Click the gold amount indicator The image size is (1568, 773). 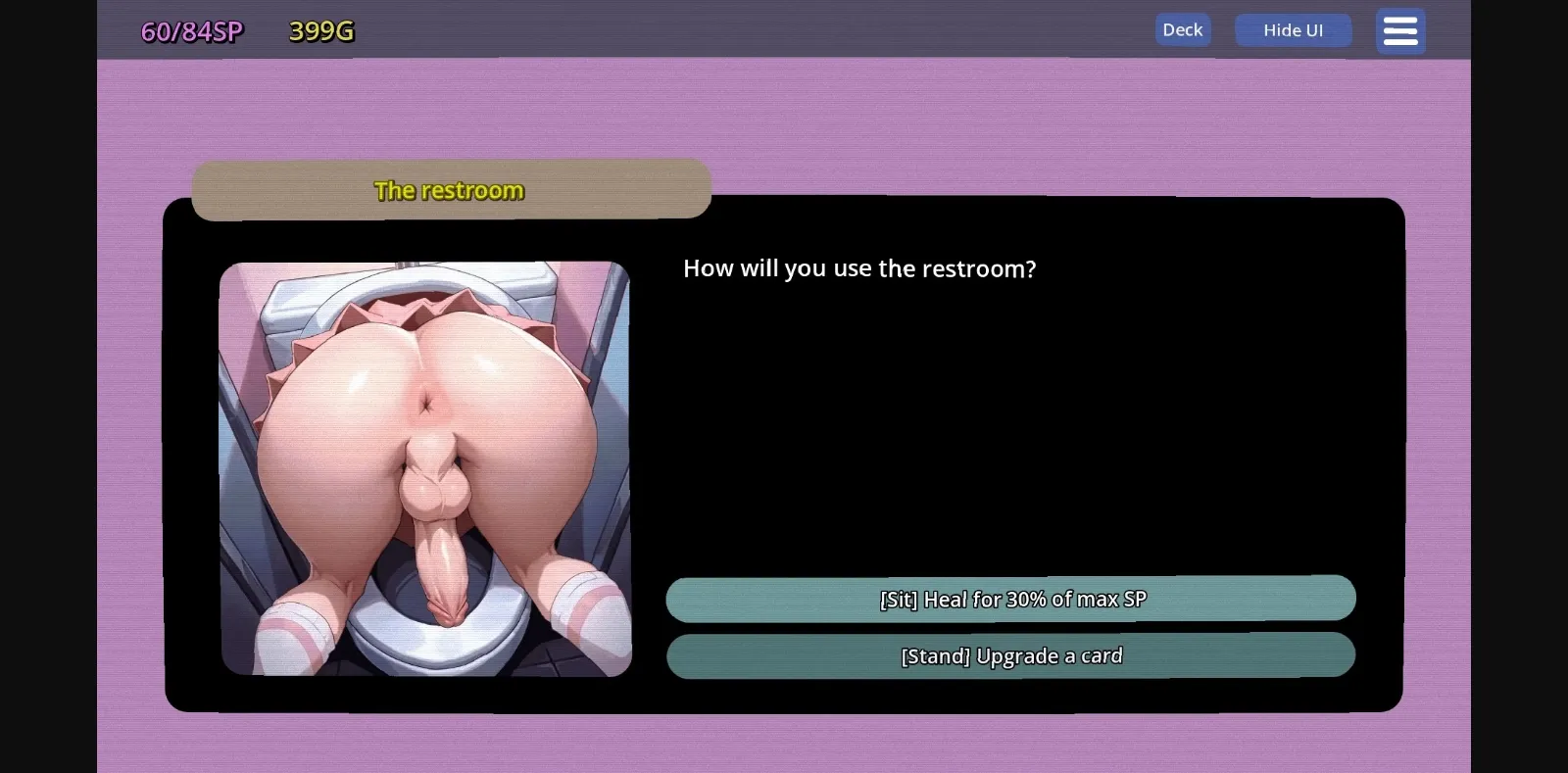pos(319,30)
